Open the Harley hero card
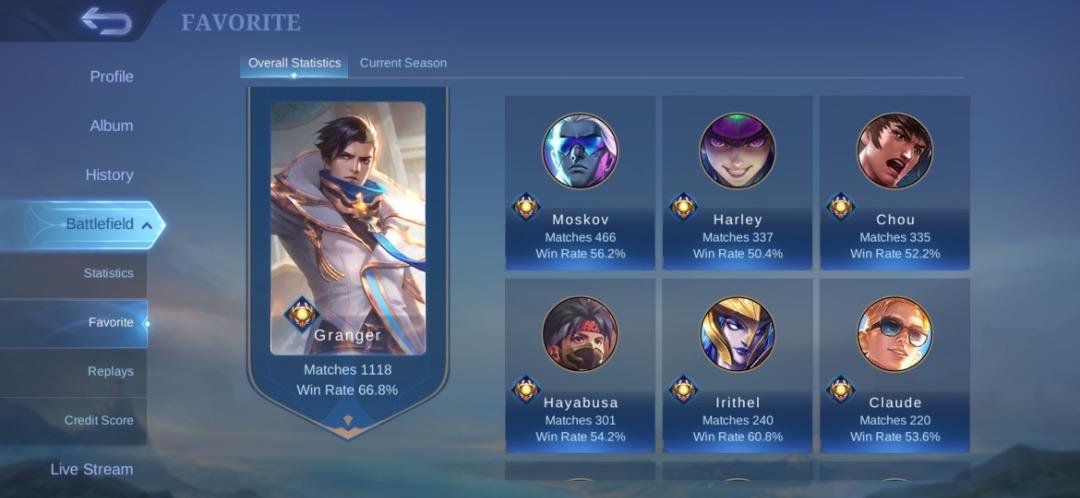 click(737, 182)
